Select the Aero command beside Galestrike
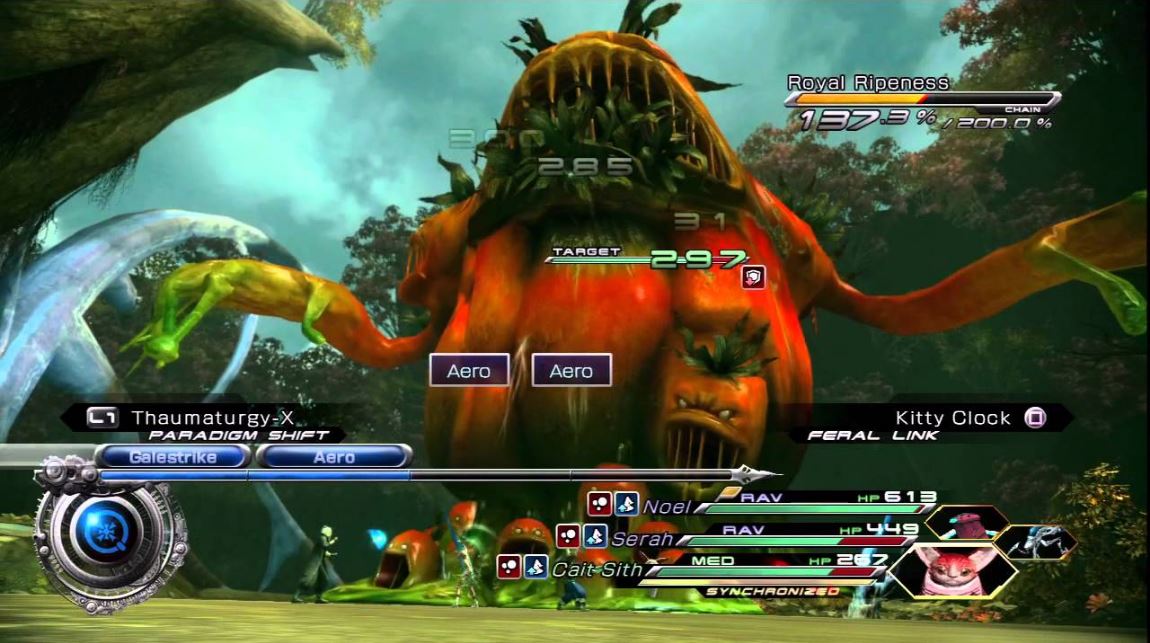The width and height of the screenshot is (1150, 643). [334, 457]
